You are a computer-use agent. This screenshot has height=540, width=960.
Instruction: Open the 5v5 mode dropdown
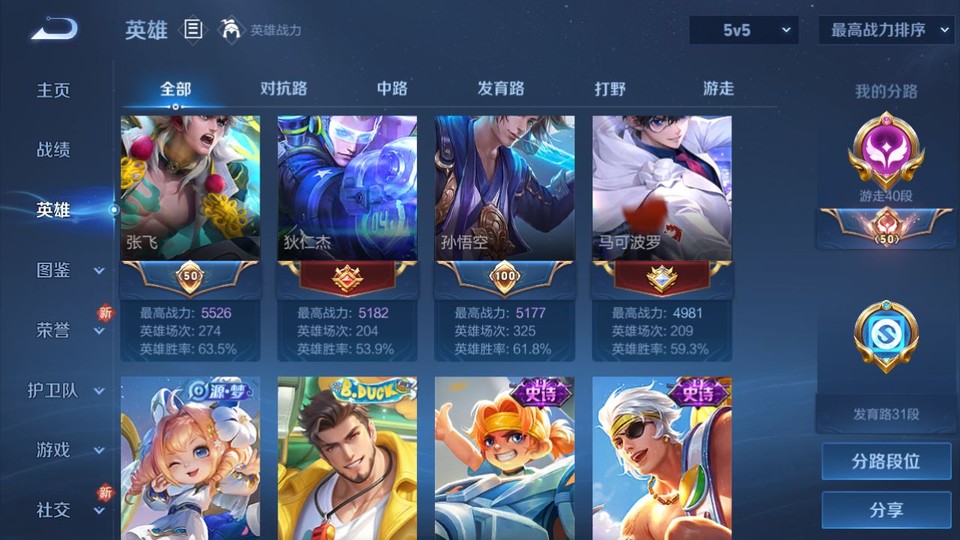(x=744, y=30)
